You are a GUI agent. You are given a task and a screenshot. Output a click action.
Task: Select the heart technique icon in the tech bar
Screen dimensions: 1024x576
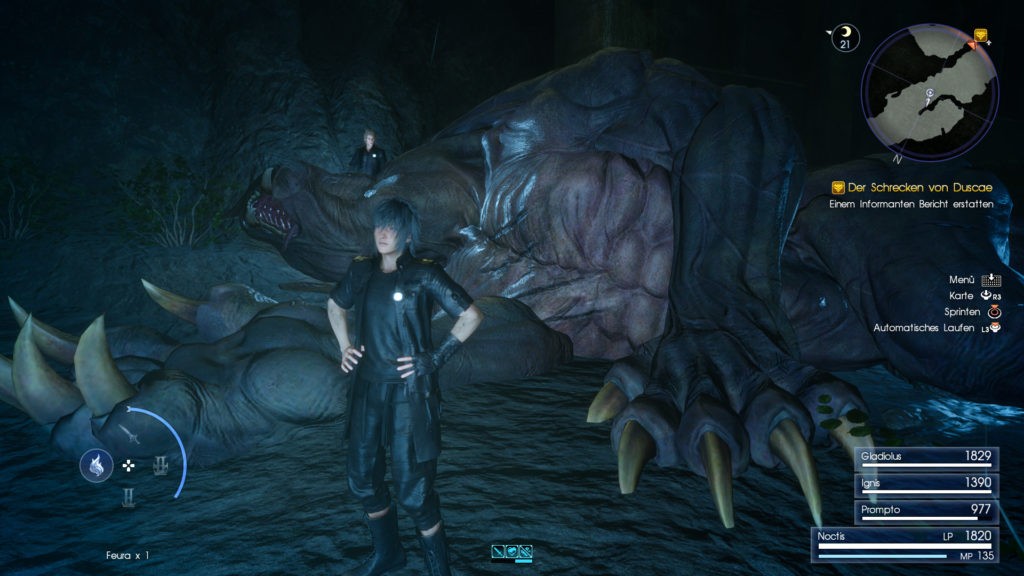tap(511, 551)
